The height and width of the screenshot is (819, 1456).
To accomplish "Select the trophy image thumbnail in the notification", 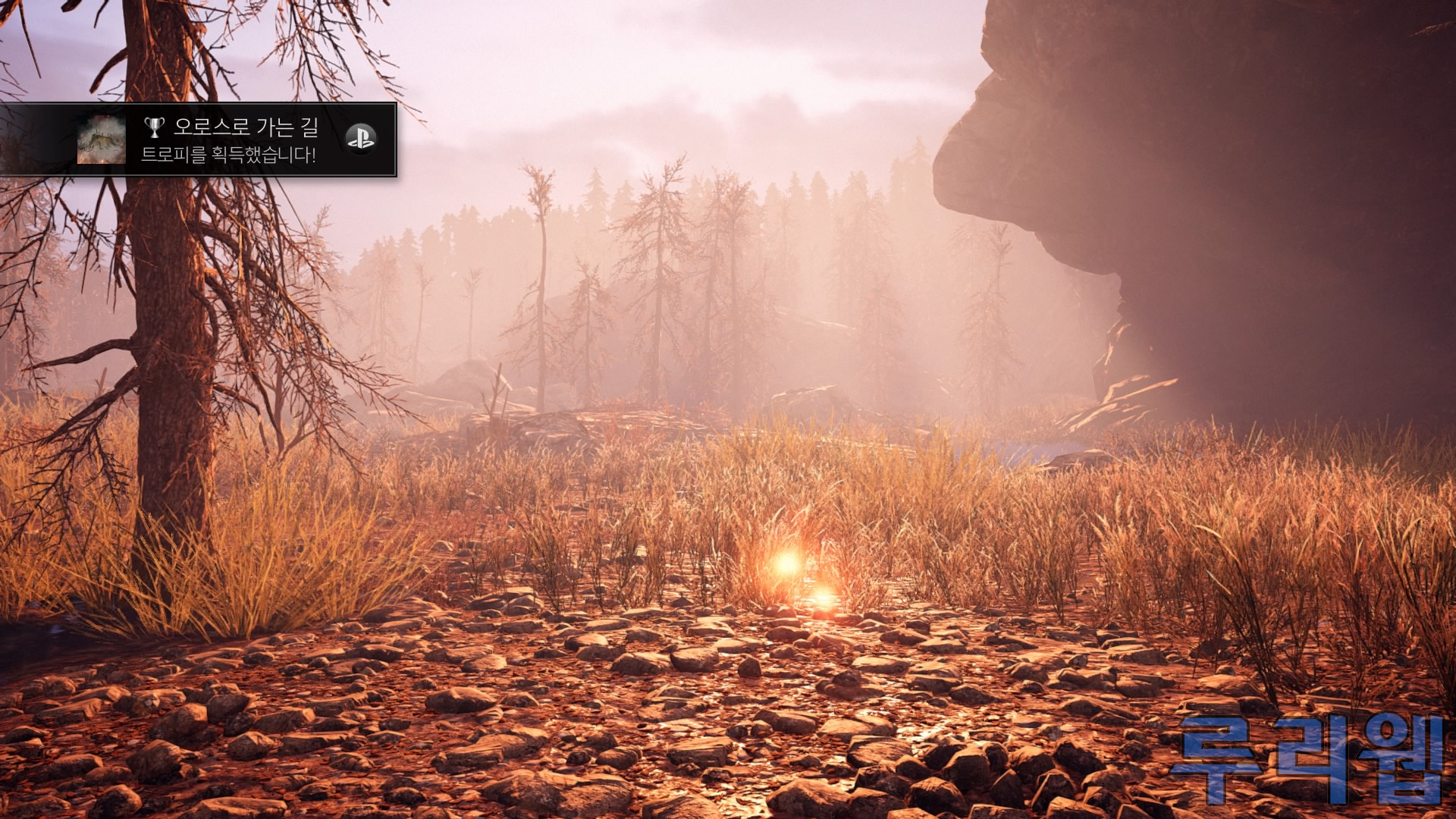I will [x=102, y=140].
